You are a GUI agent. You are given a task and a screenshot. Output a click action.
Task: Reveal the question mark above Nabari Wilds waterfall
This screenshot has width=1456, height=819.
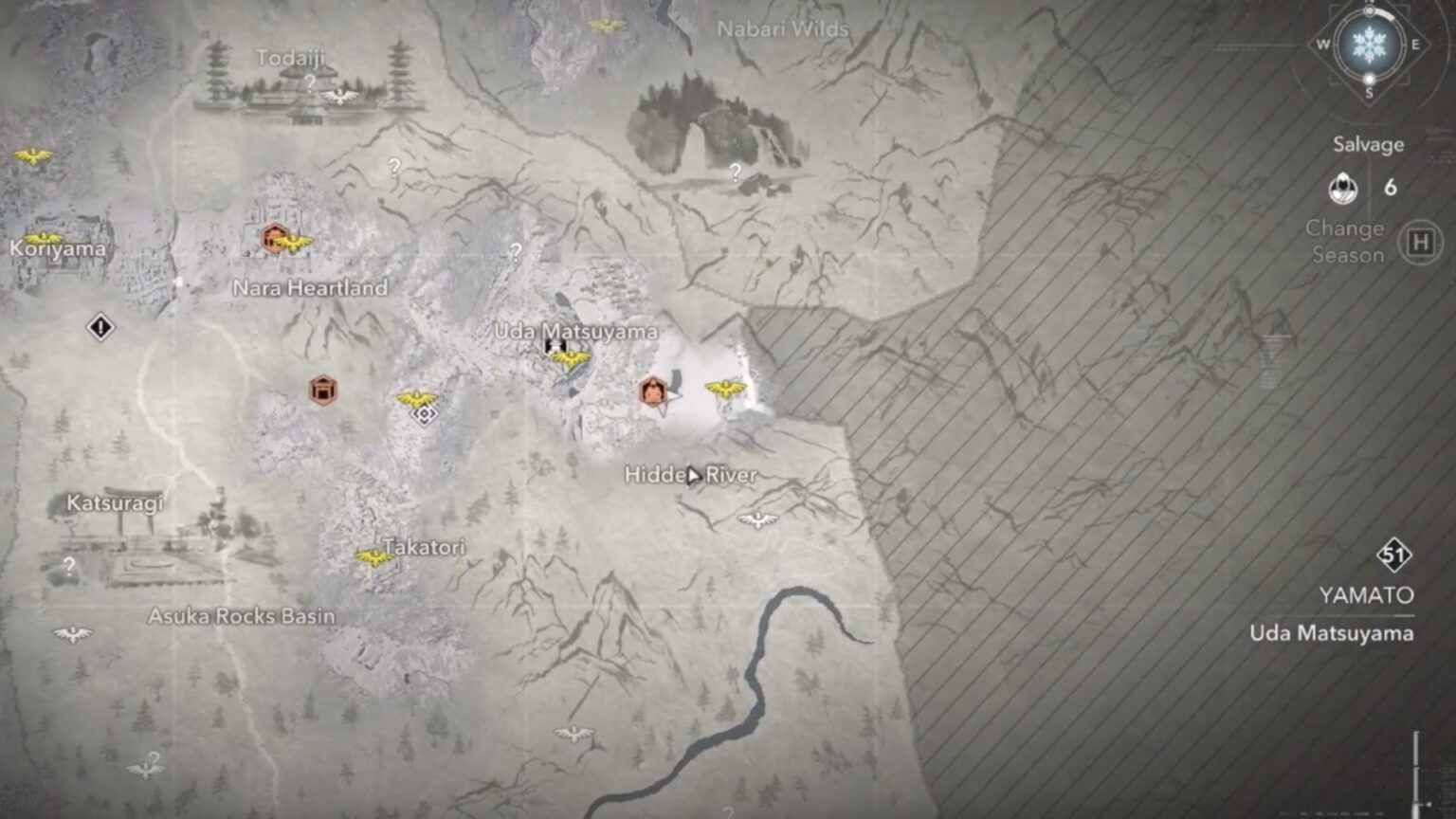coord(736,173)
